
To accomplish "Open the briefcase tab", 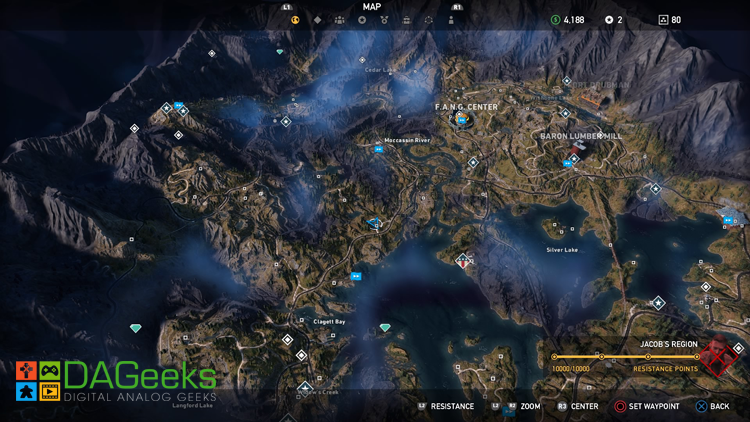I will tap(407, 20).
